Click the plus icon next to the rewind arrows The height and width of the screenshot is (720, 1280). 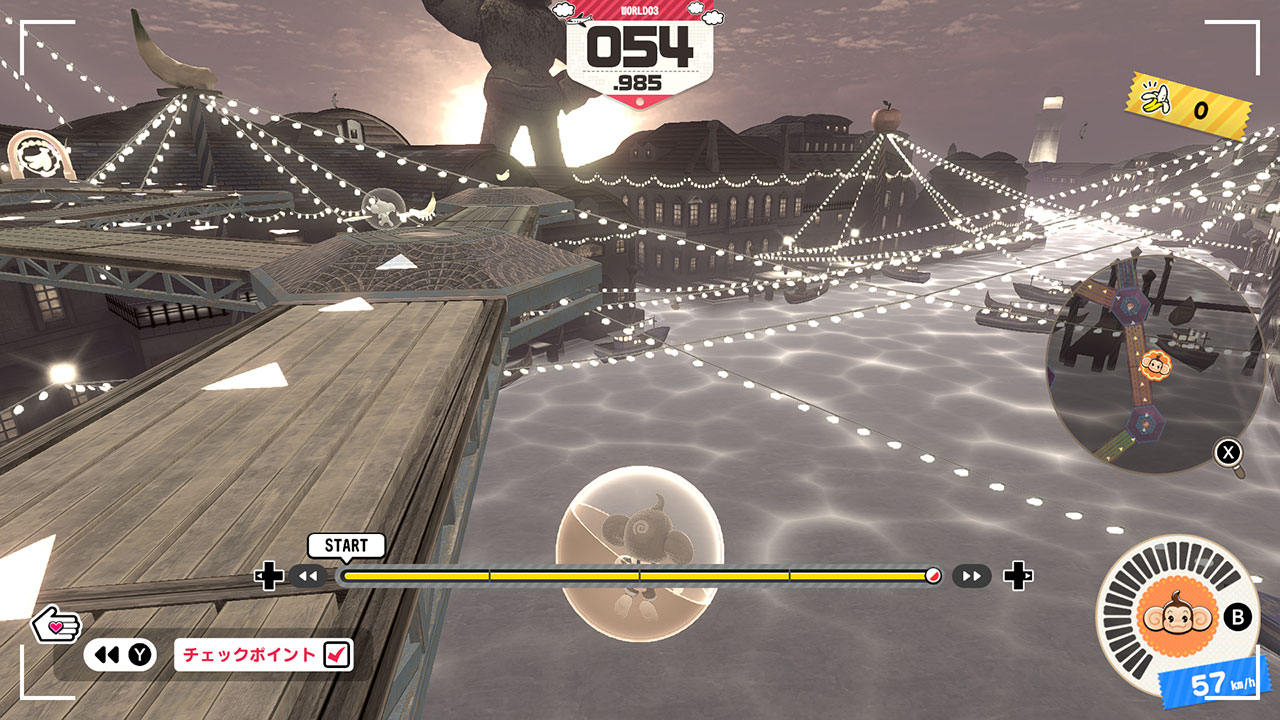[269, 576]
